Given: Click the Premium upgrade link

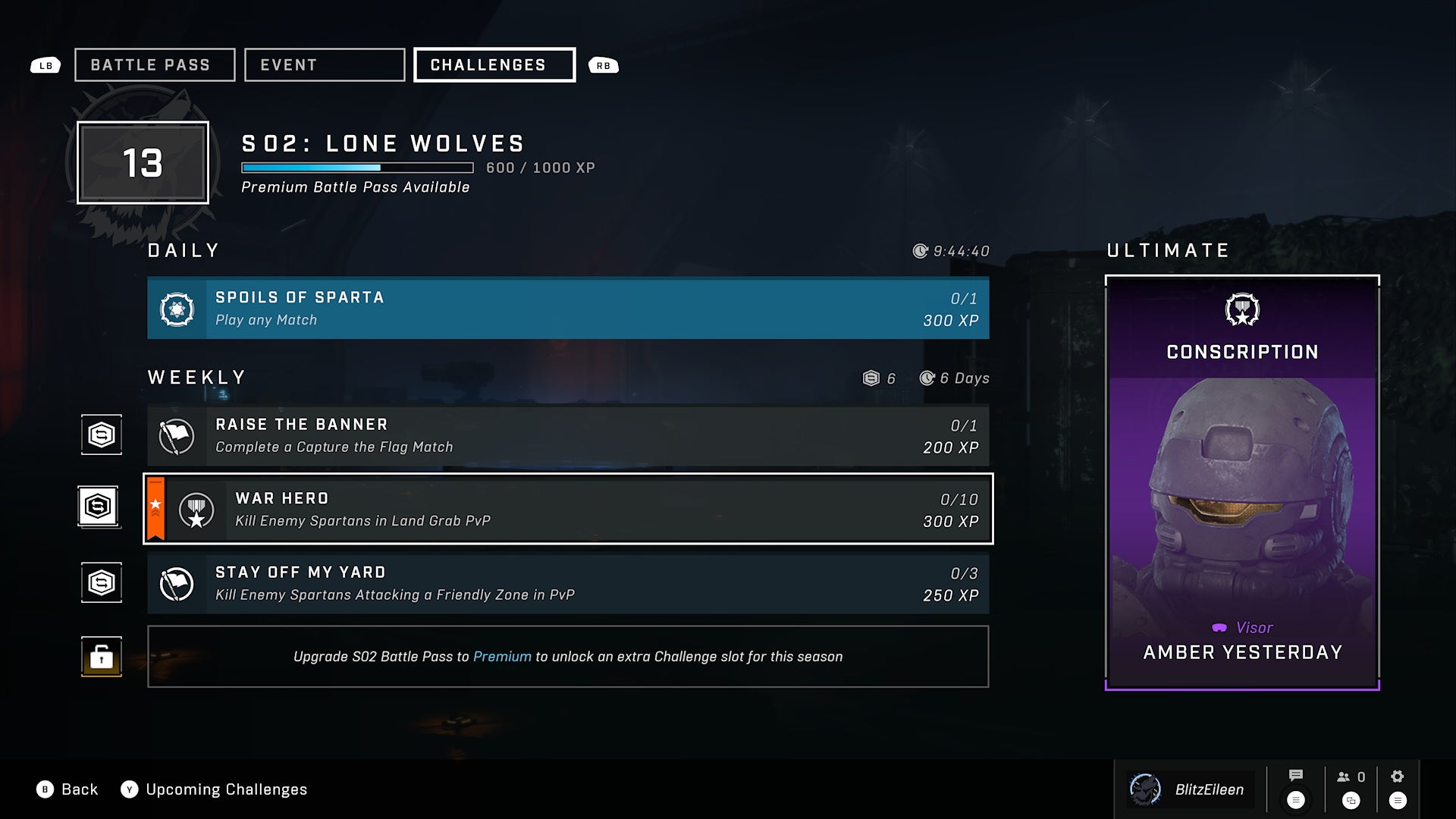Looking at the screenshot, I should coord(500,657).
